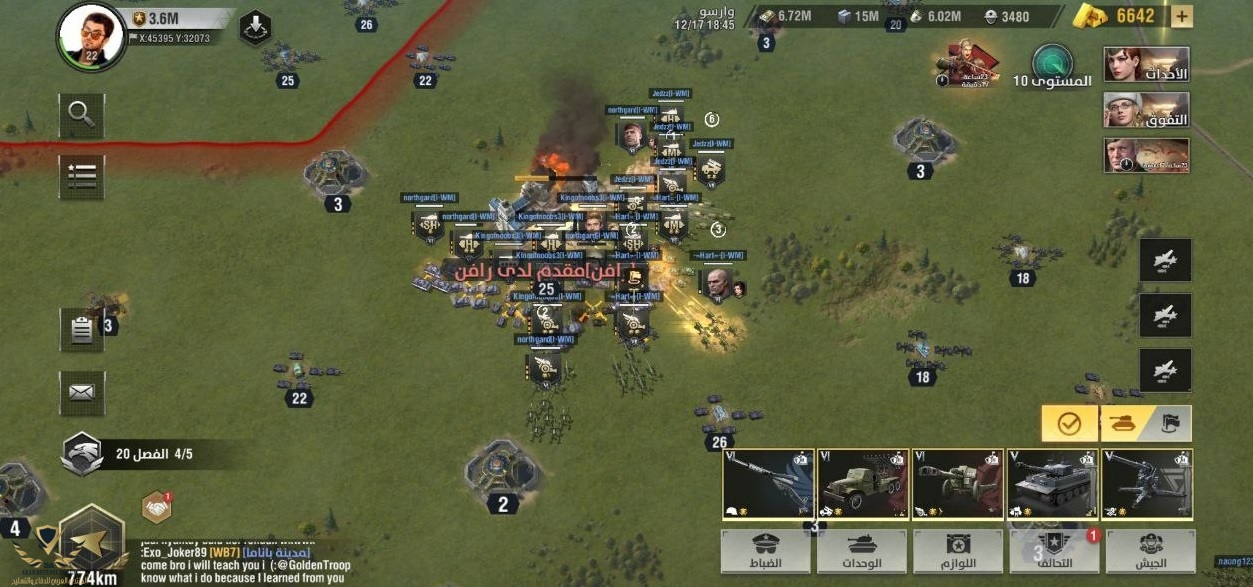
Task: Select the Tiger tank unit card
Action: point(1052,484)
